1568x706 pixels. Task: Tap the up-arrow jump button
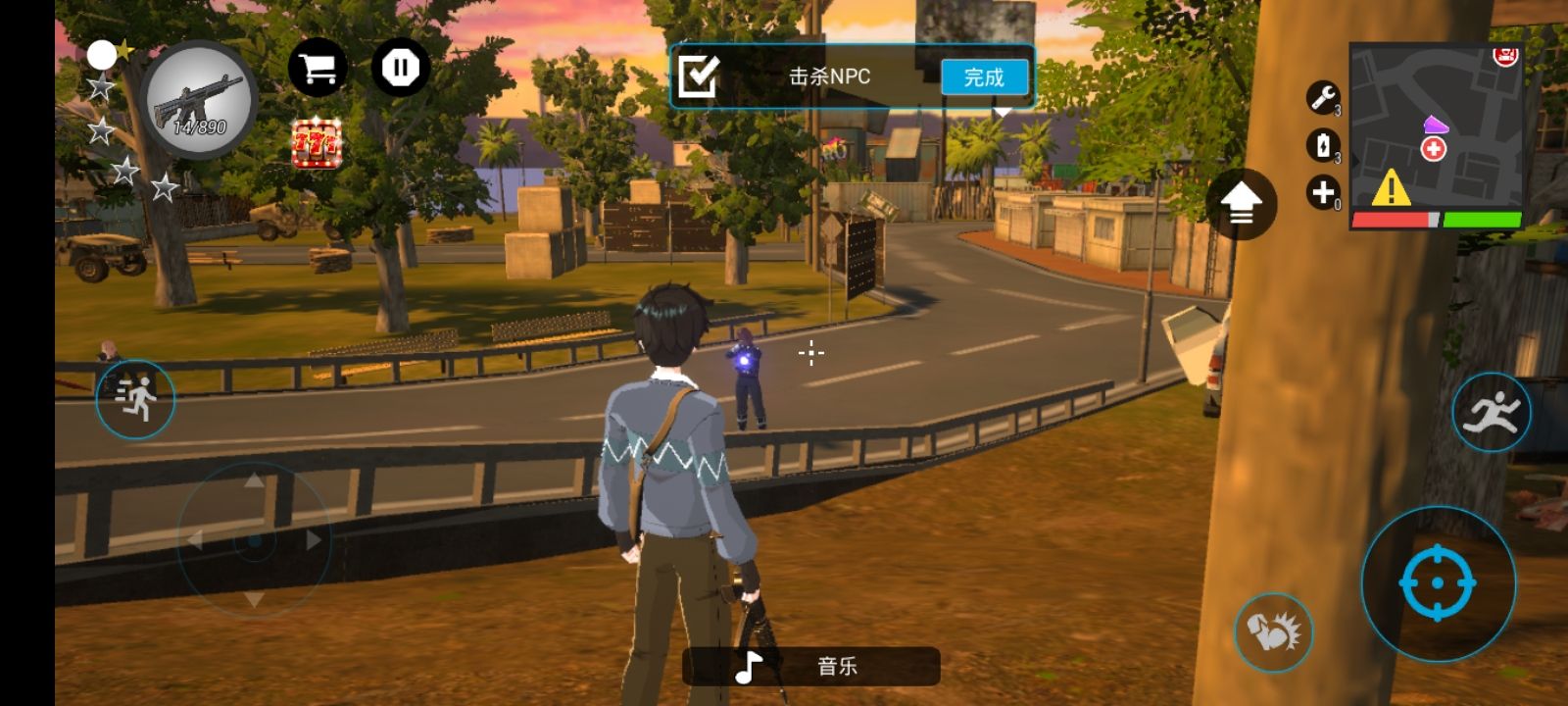click(x=1241, y=204)
